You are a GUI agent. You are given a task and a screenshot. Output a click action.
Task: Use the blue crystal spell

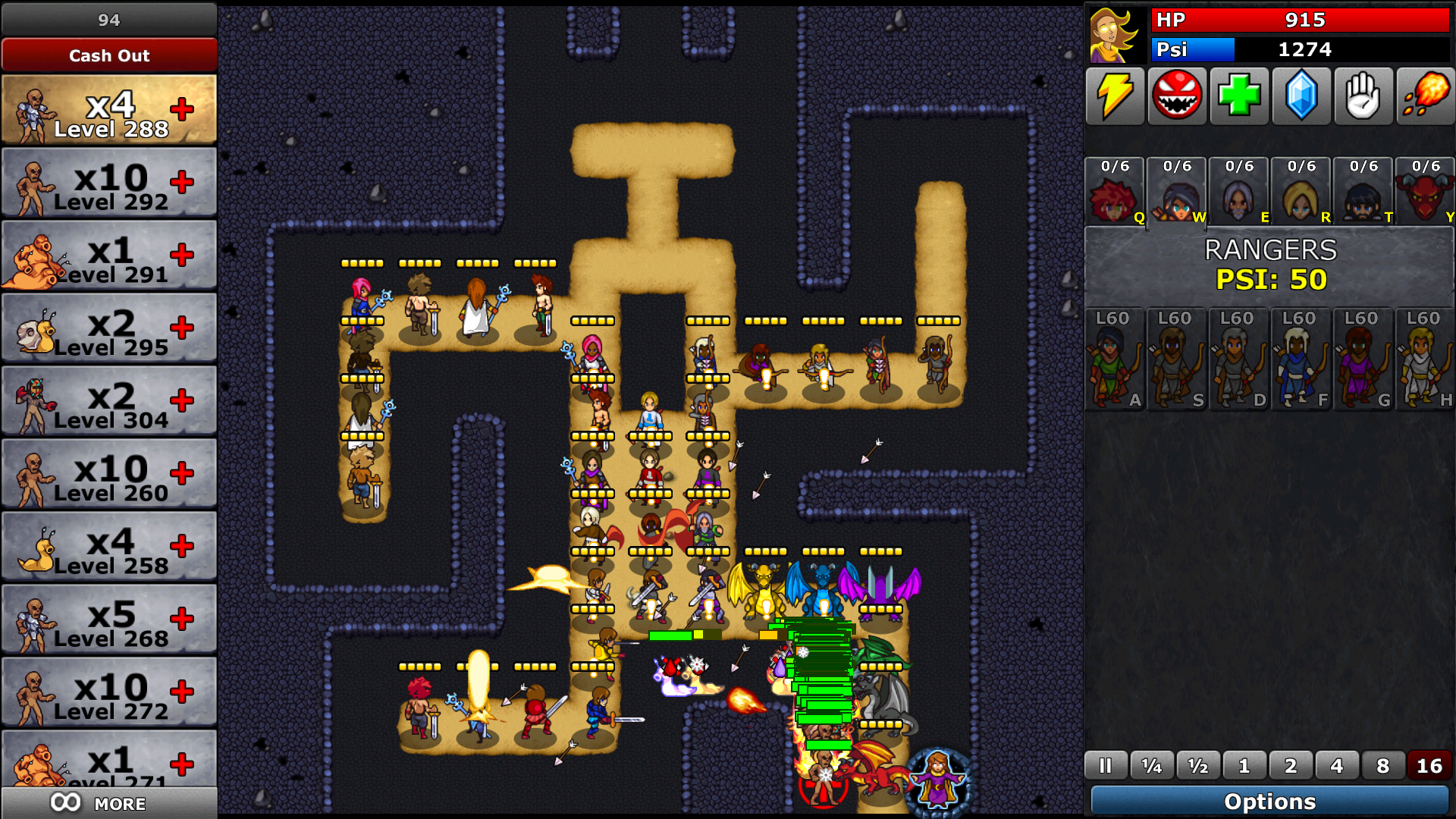(1301, 96)
